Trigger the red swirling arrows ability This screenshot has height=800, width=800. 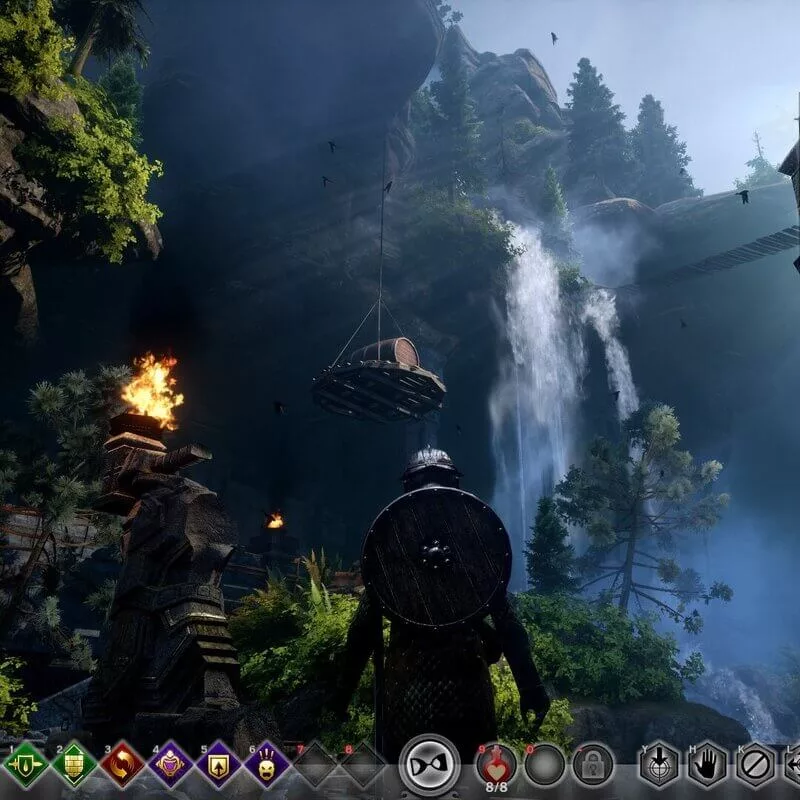[122, 765]
